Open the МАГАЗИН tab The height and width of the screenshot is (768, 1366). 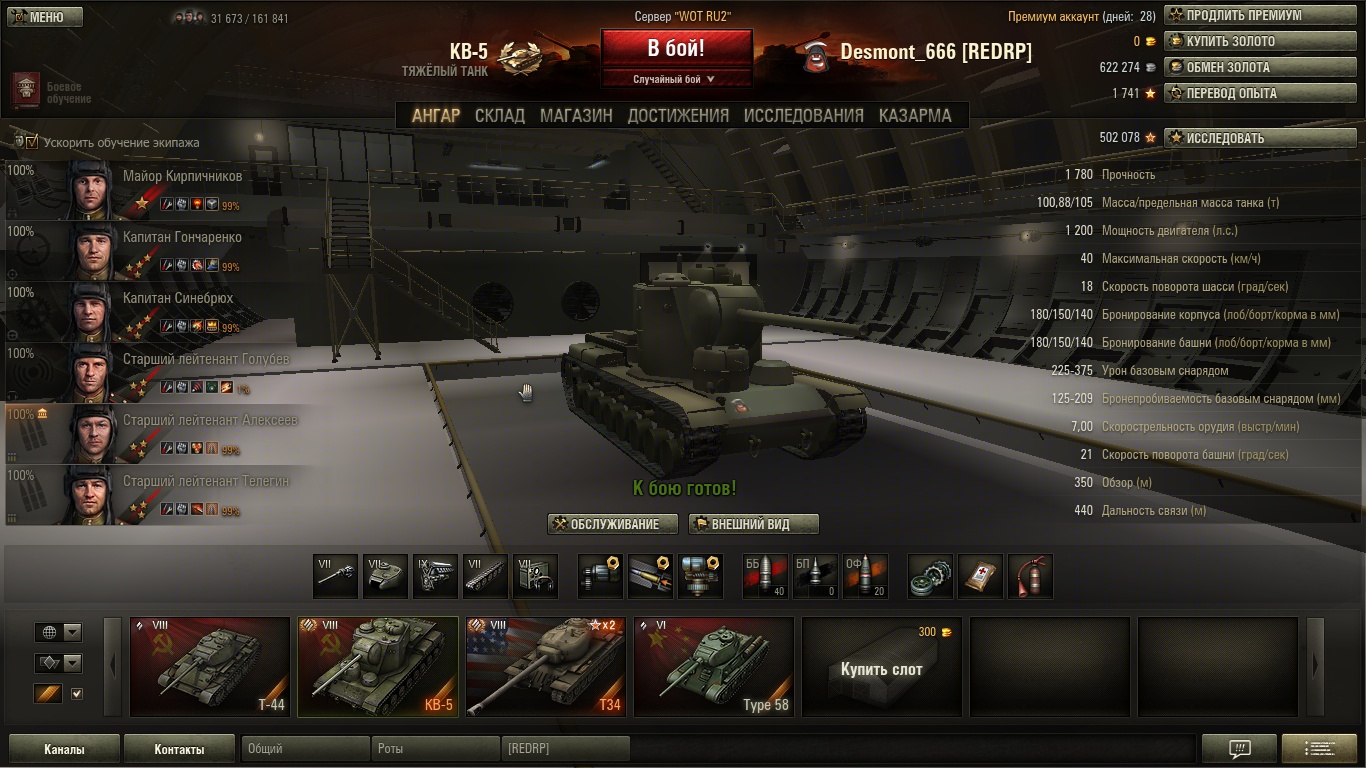(x=576, y=115)
